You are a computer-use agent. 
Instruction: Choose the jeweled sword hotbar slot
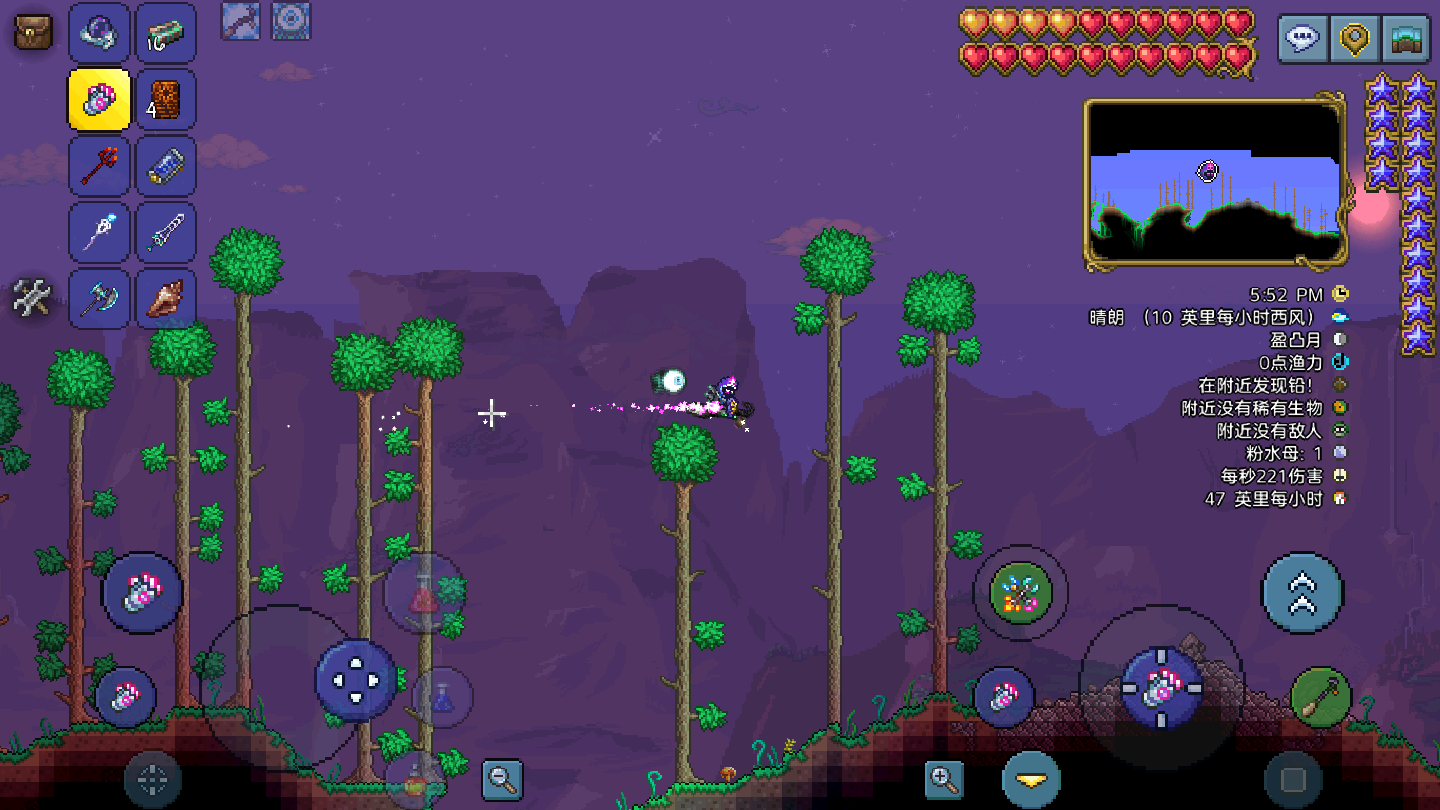pos(165,233)
